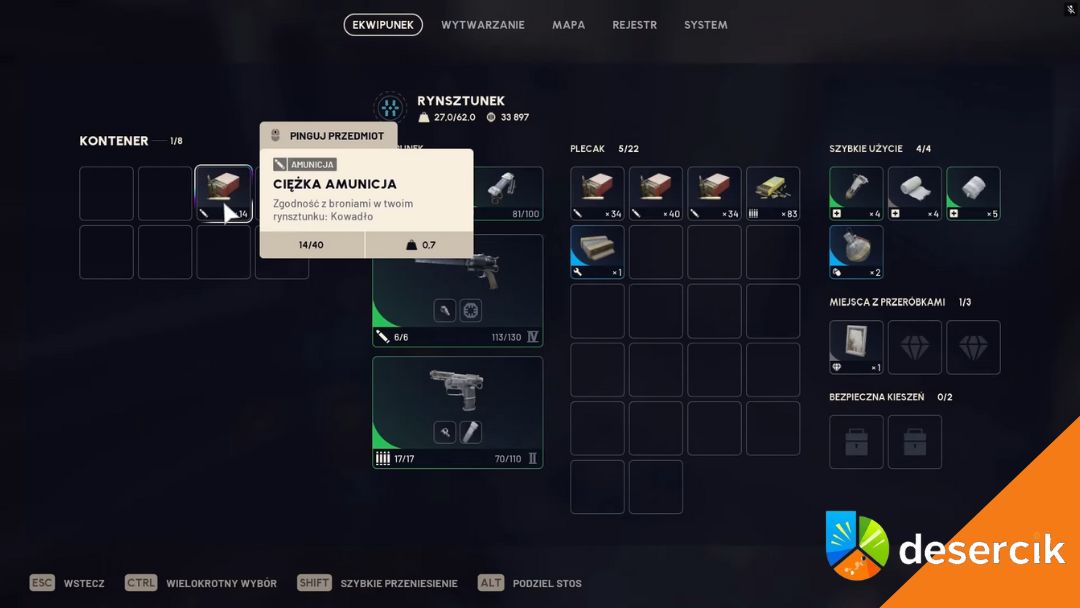Select the quick-use item with five charges
Screen dimensions: 1080x608
[973, 193]
